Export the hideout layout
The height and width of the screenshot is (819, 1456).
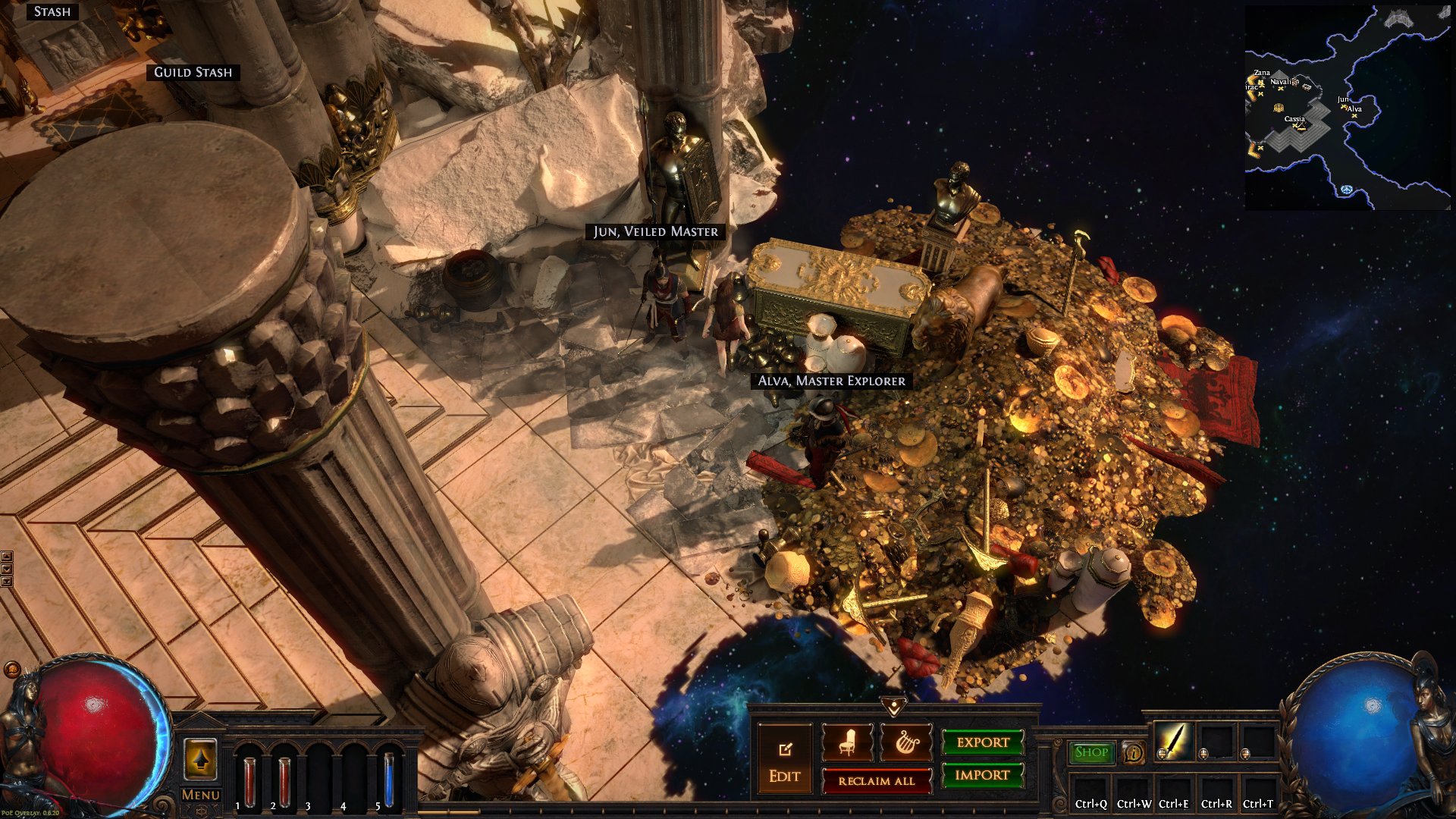click(x=983, y=743)
